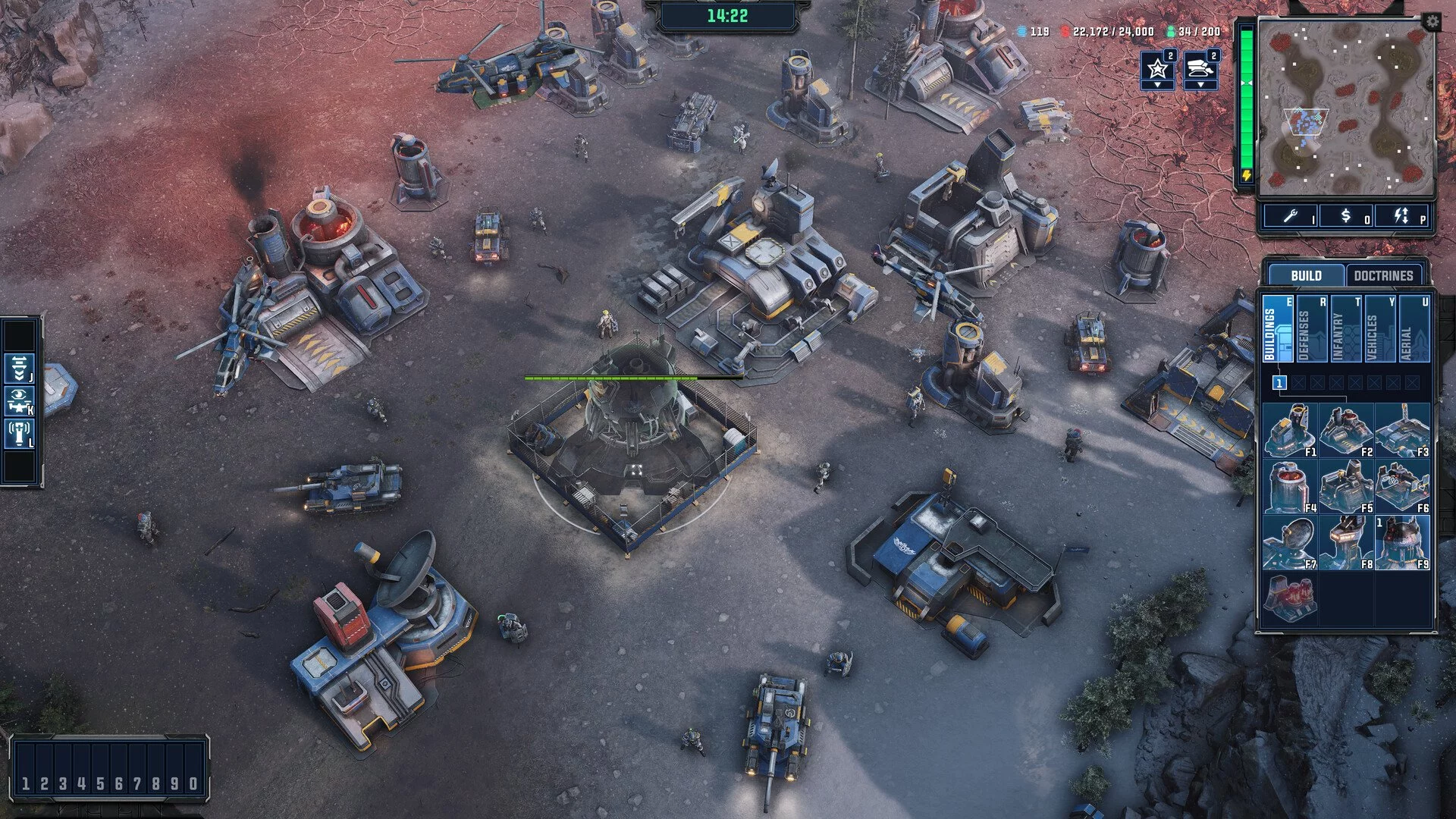
Task: Switch to the Vehicles category
Action: (x=1379, y=330)
